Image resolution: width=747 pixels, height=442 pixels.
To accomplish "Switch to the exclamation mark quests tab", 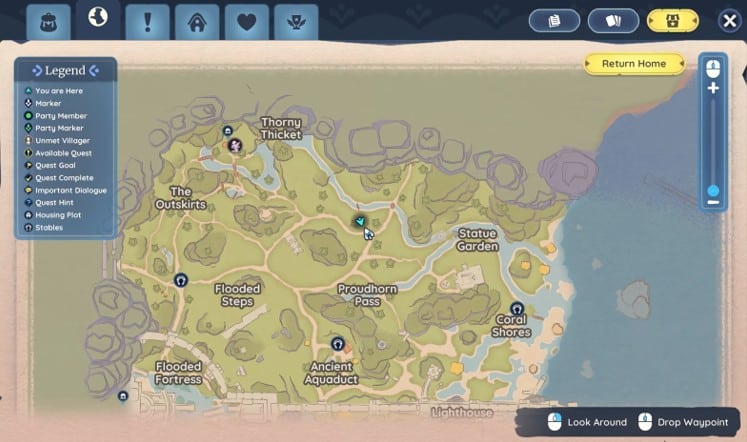I will tap(148, 22).
